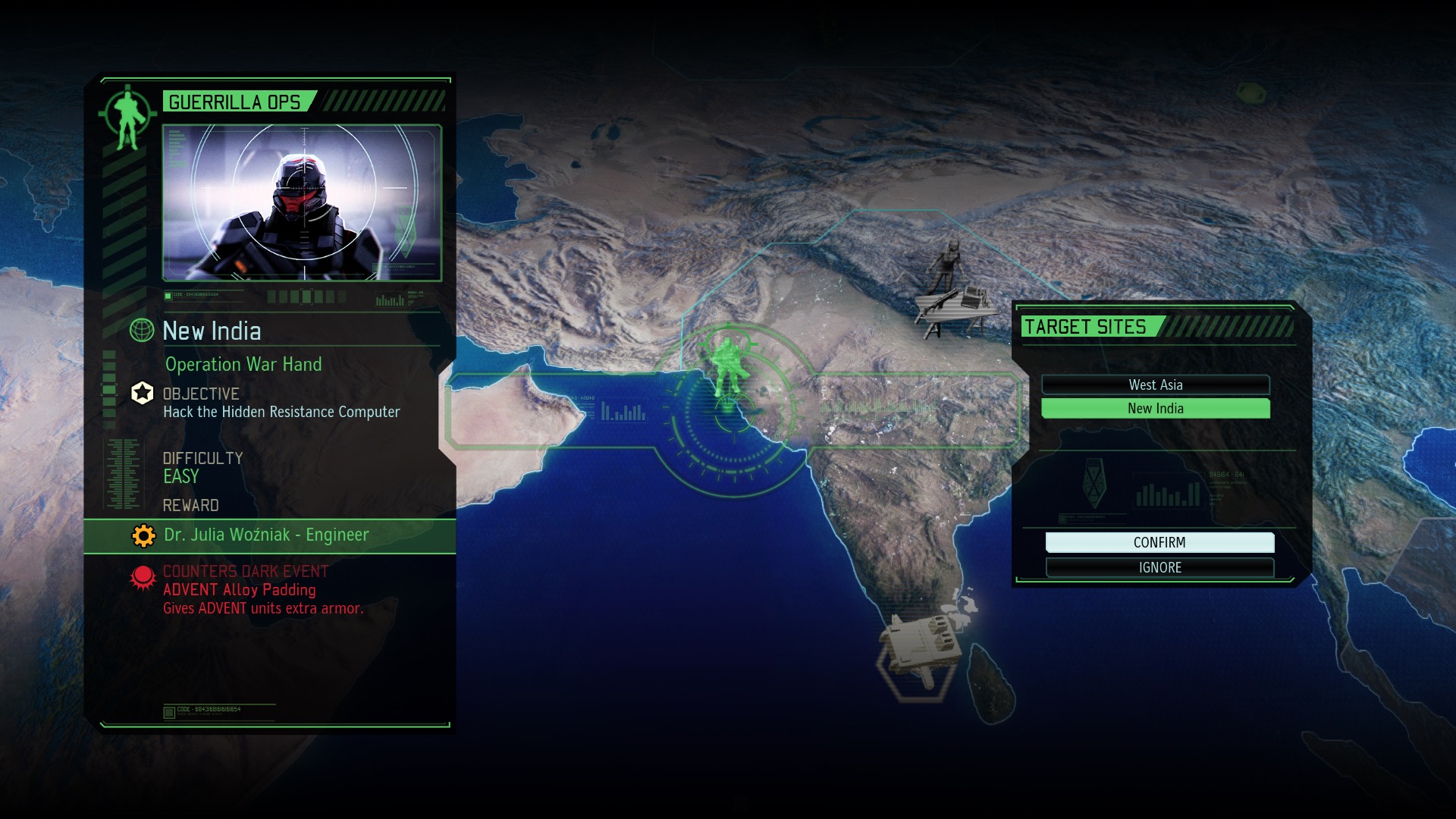Viewport: 1456px width, 819px height.
Task: Toggle the New India target site selection
Action: point(1155,409)
